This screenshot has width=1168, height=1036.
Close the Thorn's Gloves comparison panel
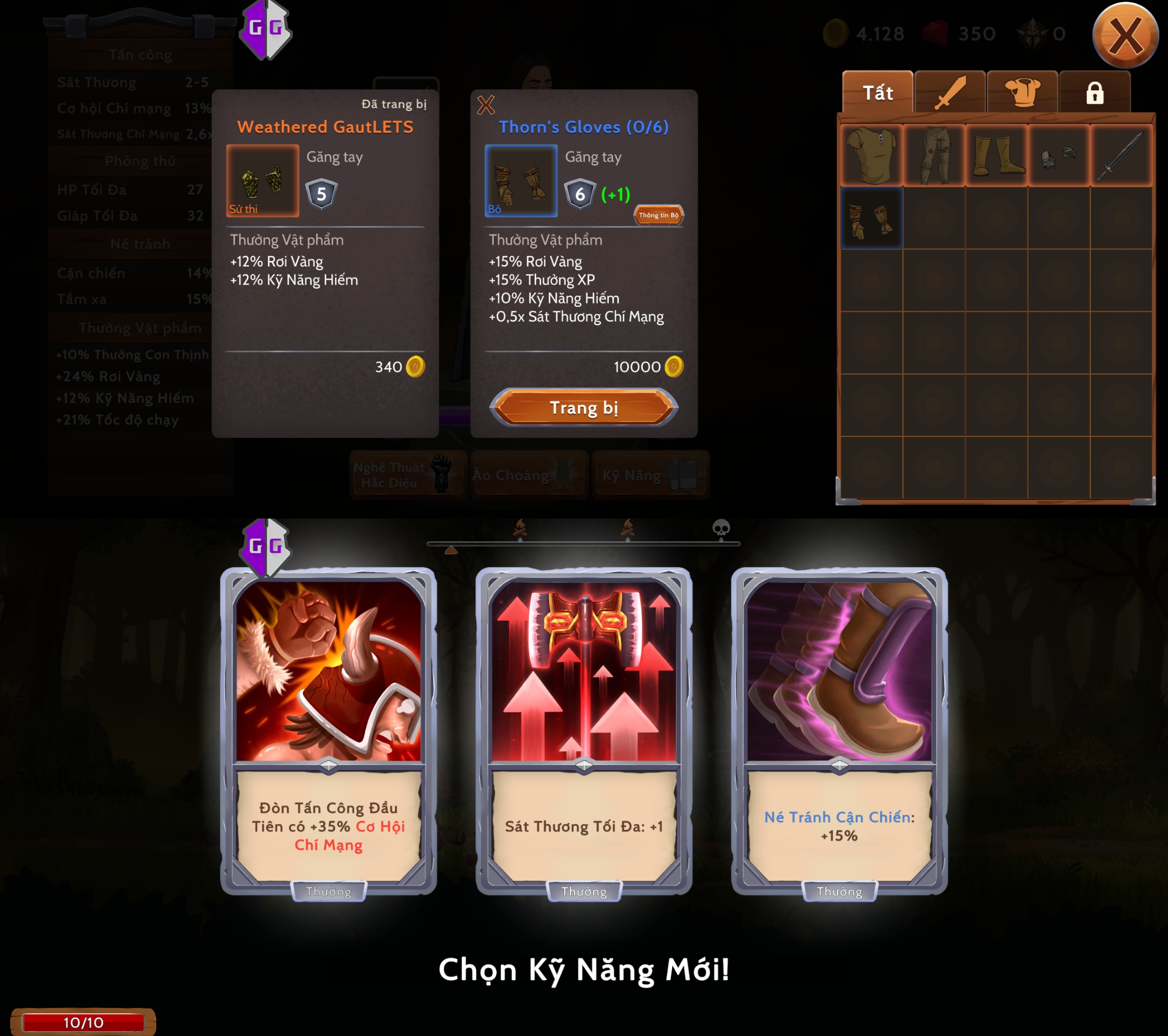tap(486, 104)
